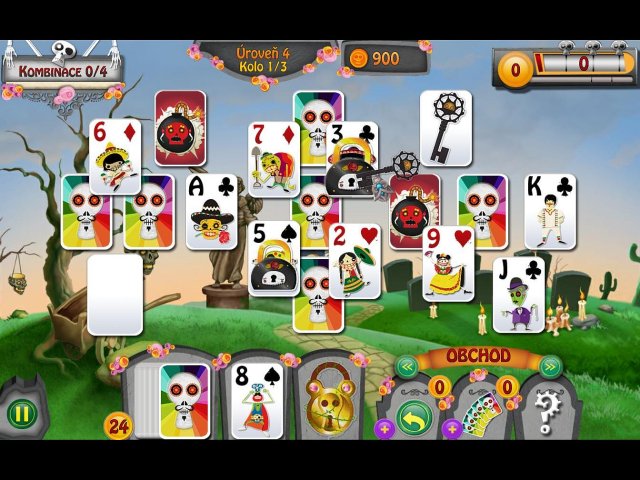The image size is (640, 480).
Task: Select the 8 of spades foundation card
Action: [x=255, y=400]
